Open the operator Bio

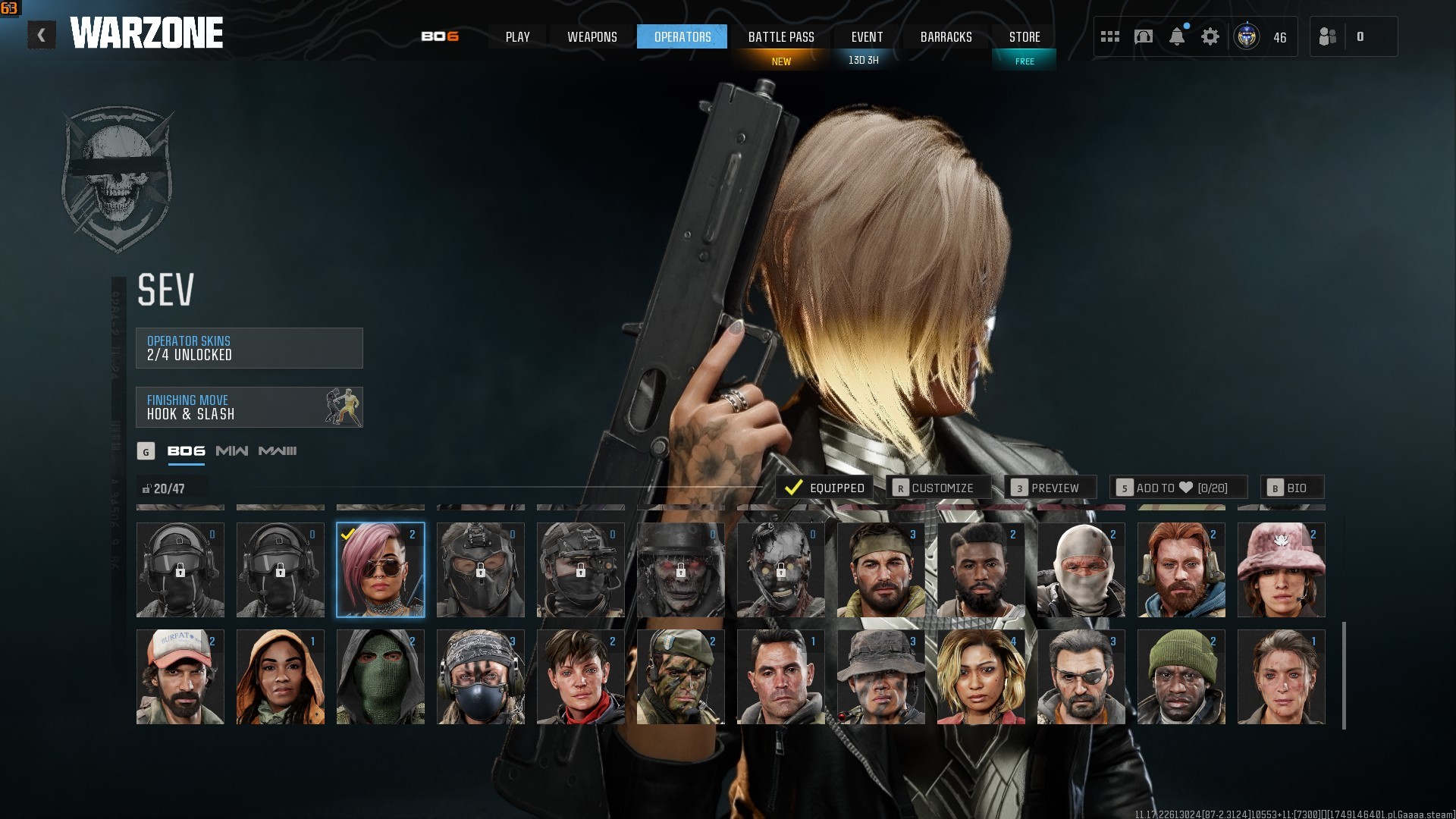click(1292, 488)
